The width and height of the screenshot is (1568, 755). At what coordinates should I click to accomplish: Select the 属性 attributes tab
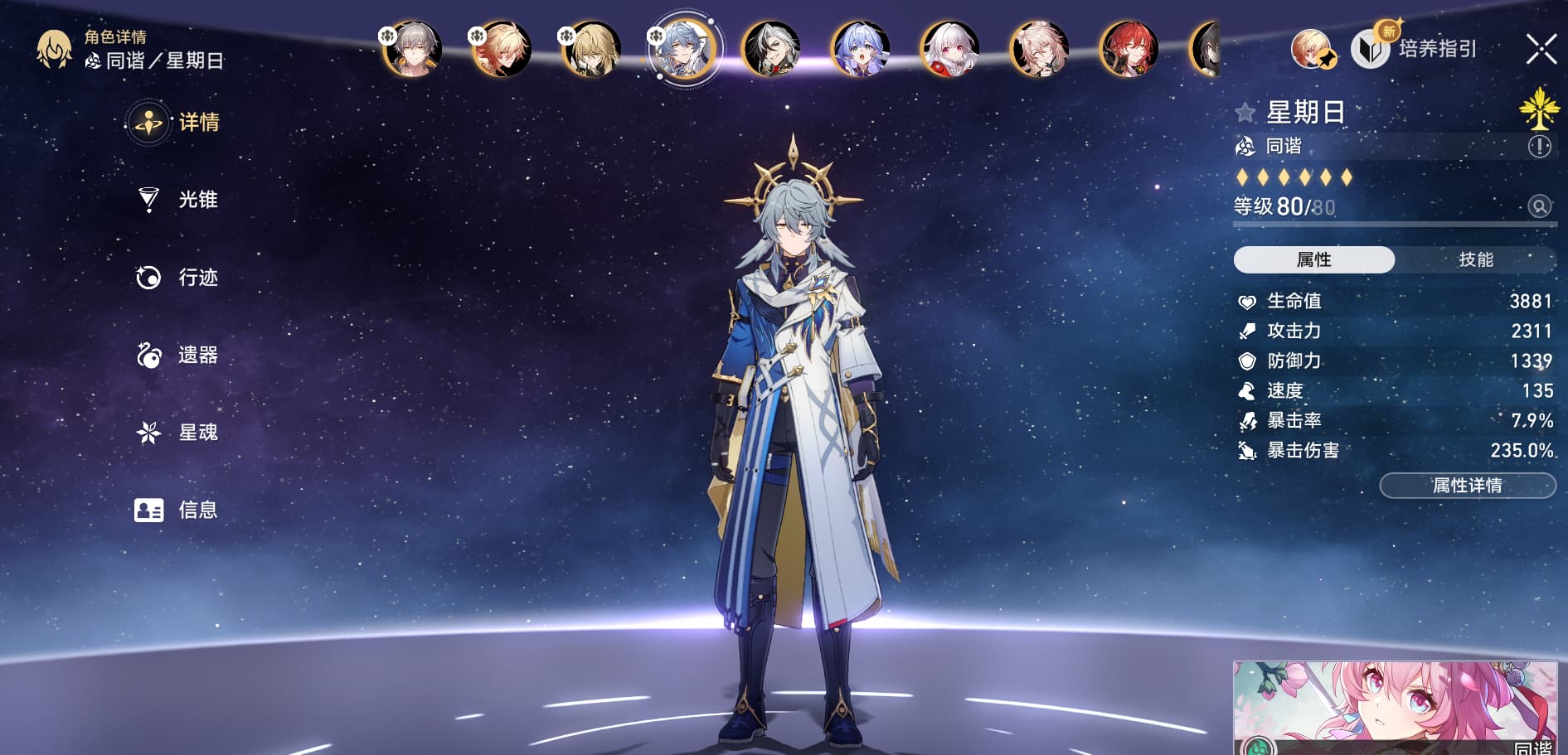coord(1313,259)
